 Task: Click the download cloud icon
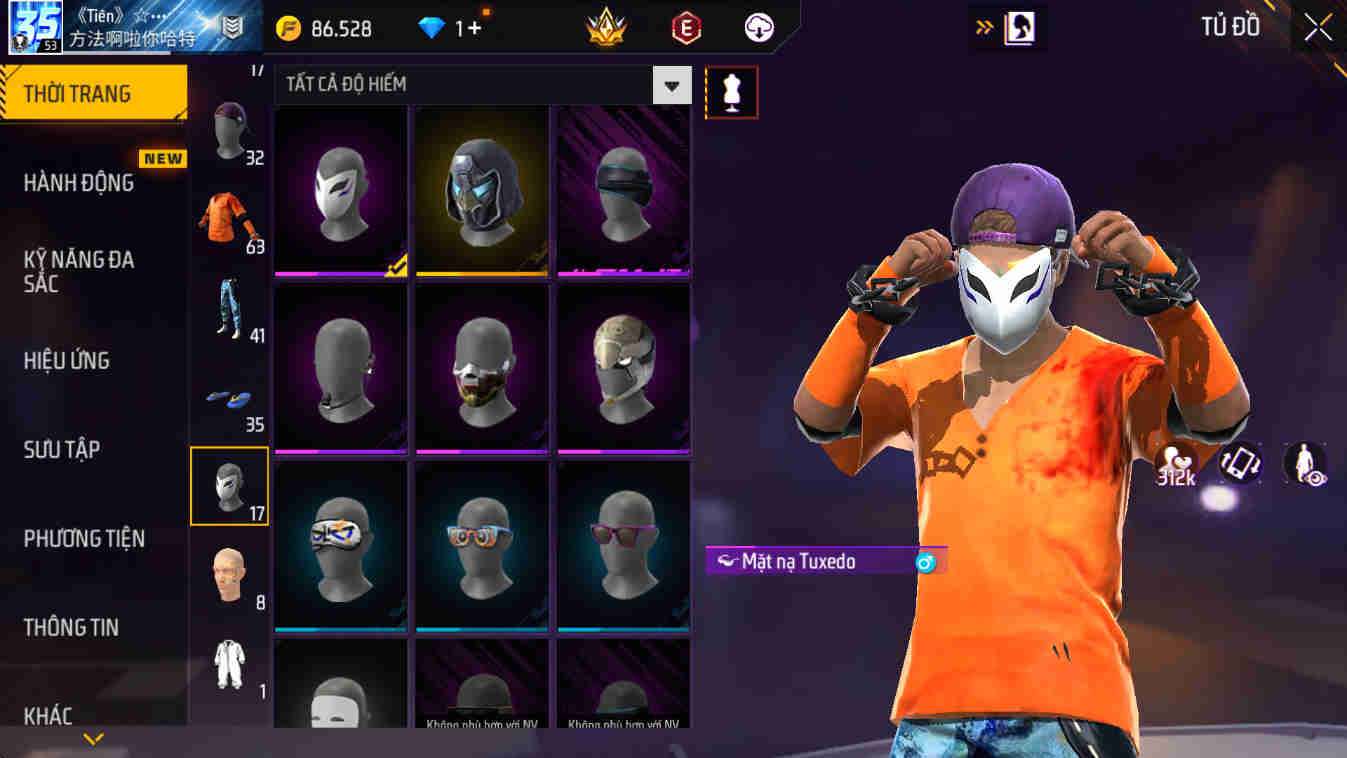click(x=757, y=28)
